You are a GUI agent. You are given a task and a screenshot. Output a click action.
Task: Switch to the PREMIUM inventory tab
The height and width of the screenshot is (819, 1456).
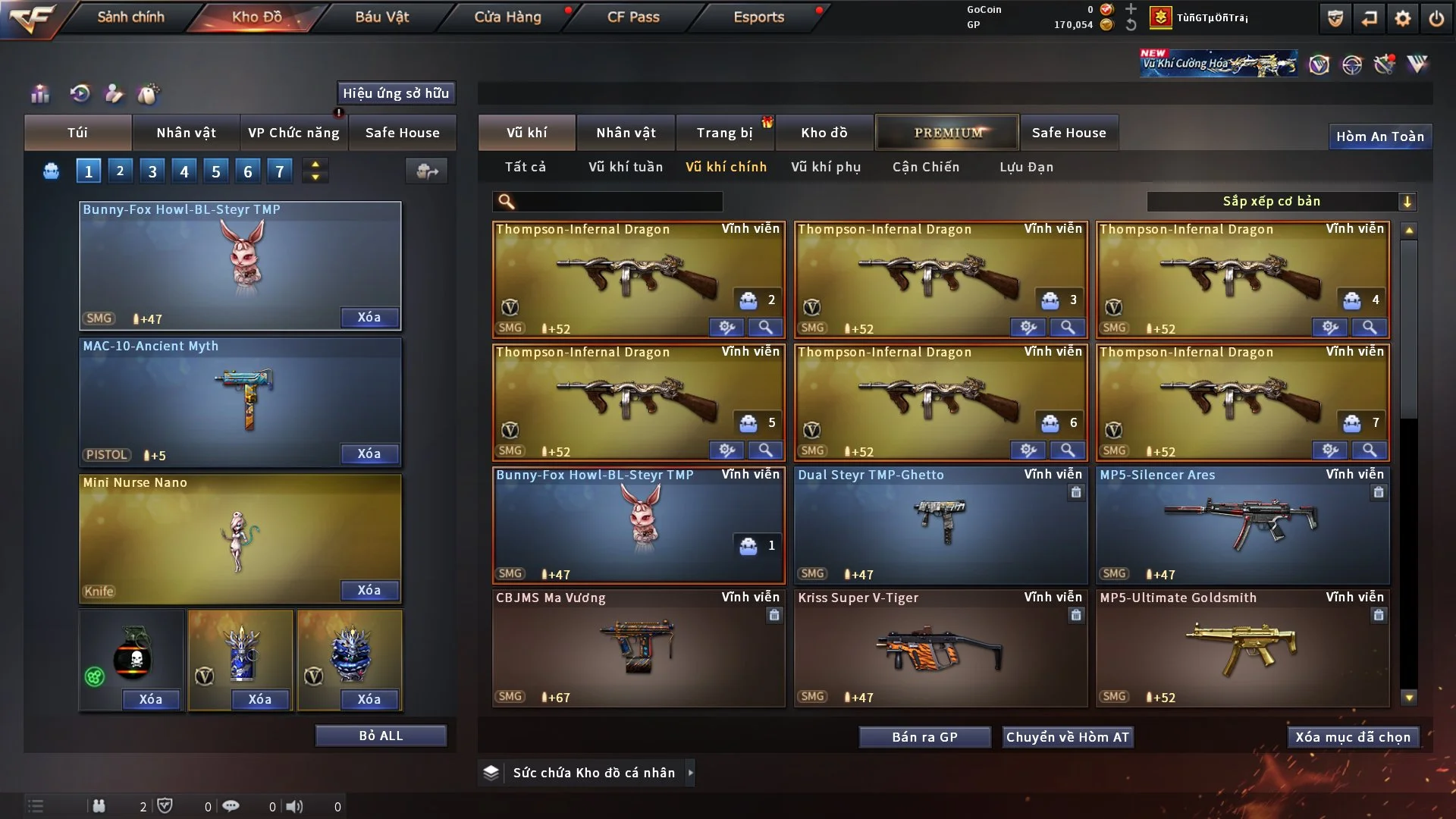948,133
